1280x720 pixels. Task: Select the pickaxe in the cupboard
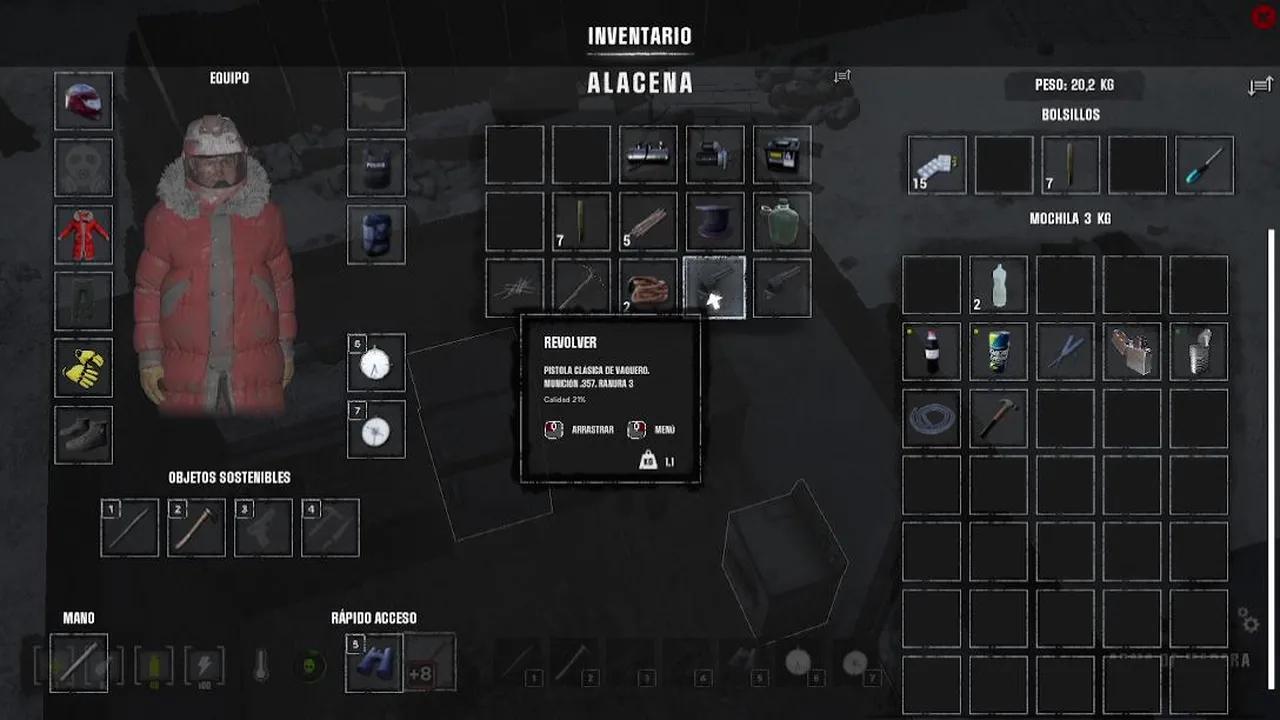(581, 288)
